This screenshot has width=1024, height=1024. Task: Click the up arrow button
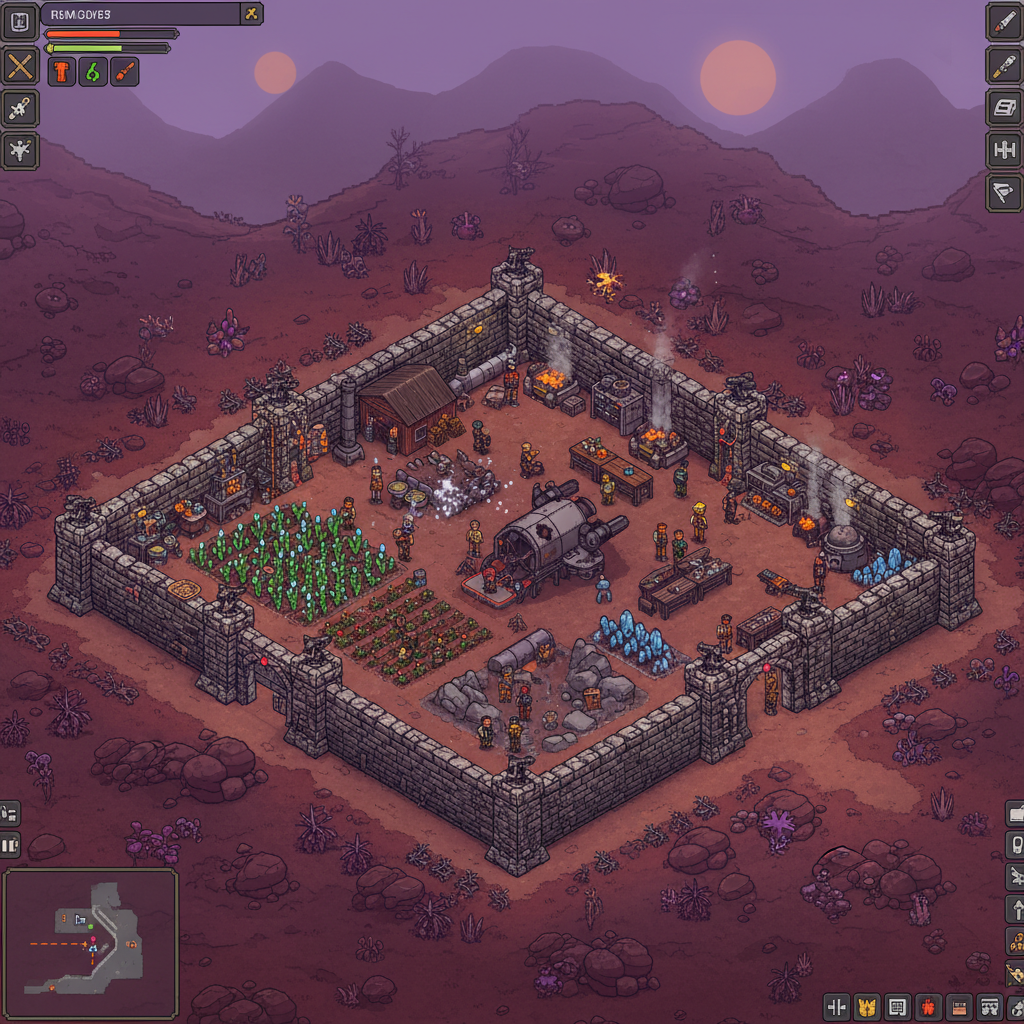[x=1015, y=909]
